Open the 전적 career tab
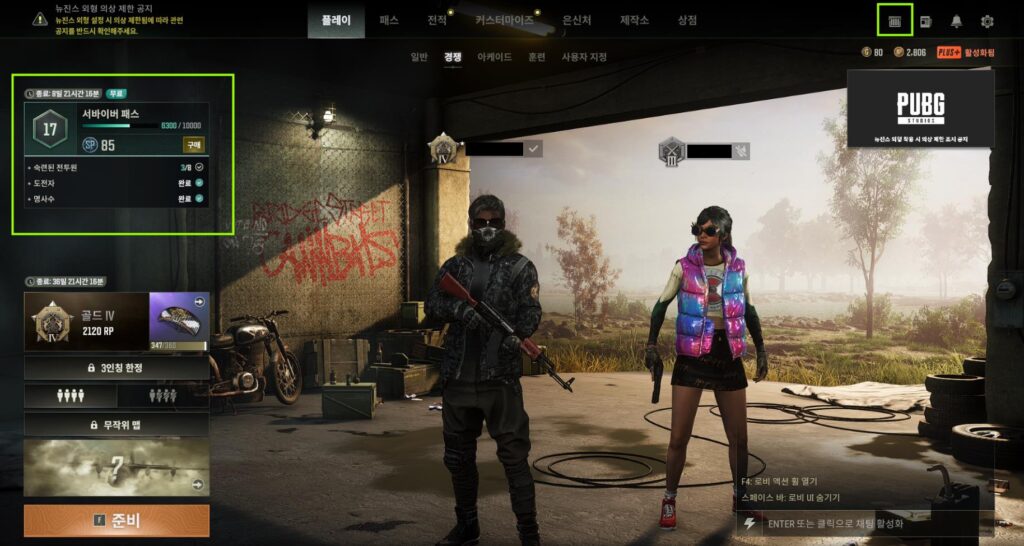1024x546 pixels. [437, 20]
